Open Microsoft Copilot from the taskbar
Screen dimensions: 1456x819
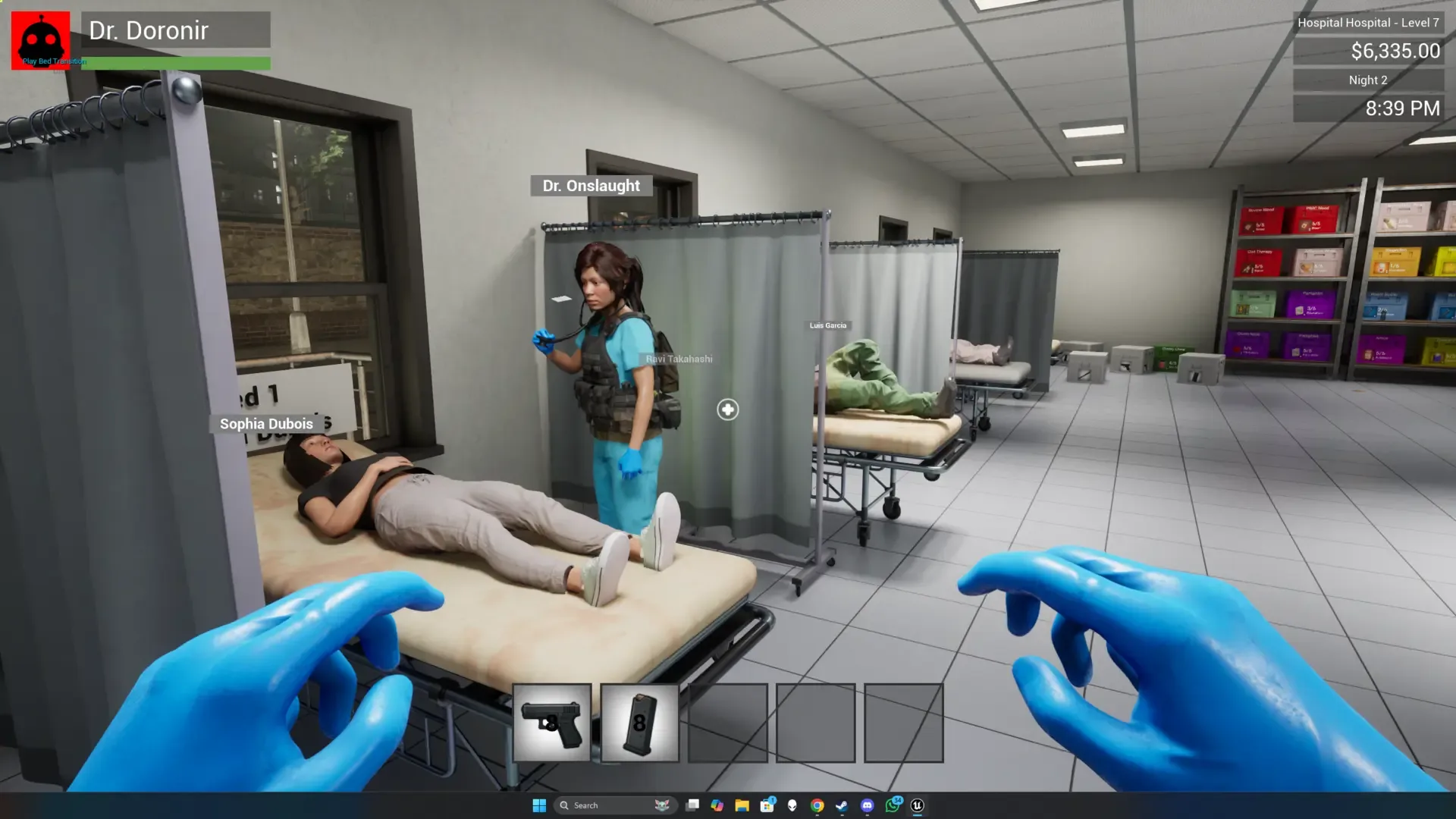[x=717, y=805]
